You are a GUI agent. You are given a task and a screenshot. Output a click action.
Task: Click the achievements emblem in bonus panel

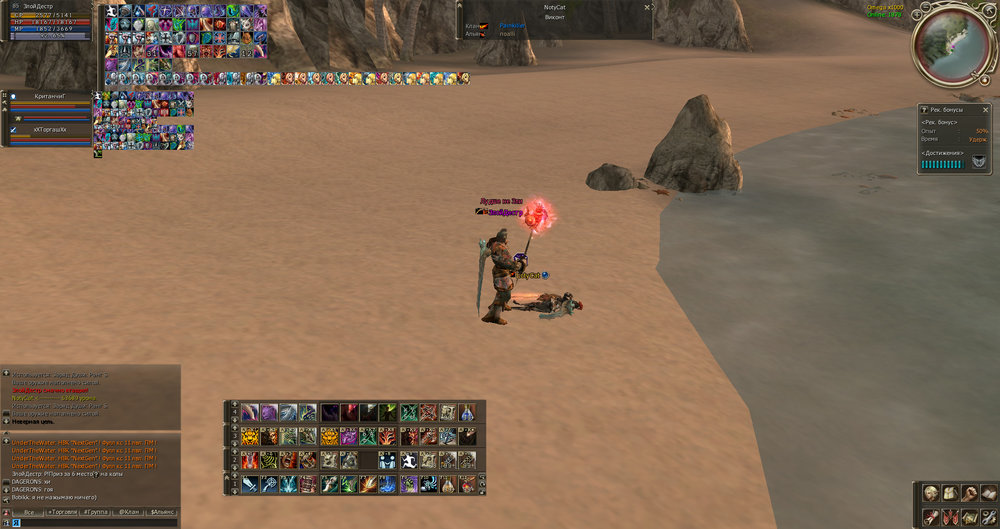pyautogui.click(x=979, y=161)
